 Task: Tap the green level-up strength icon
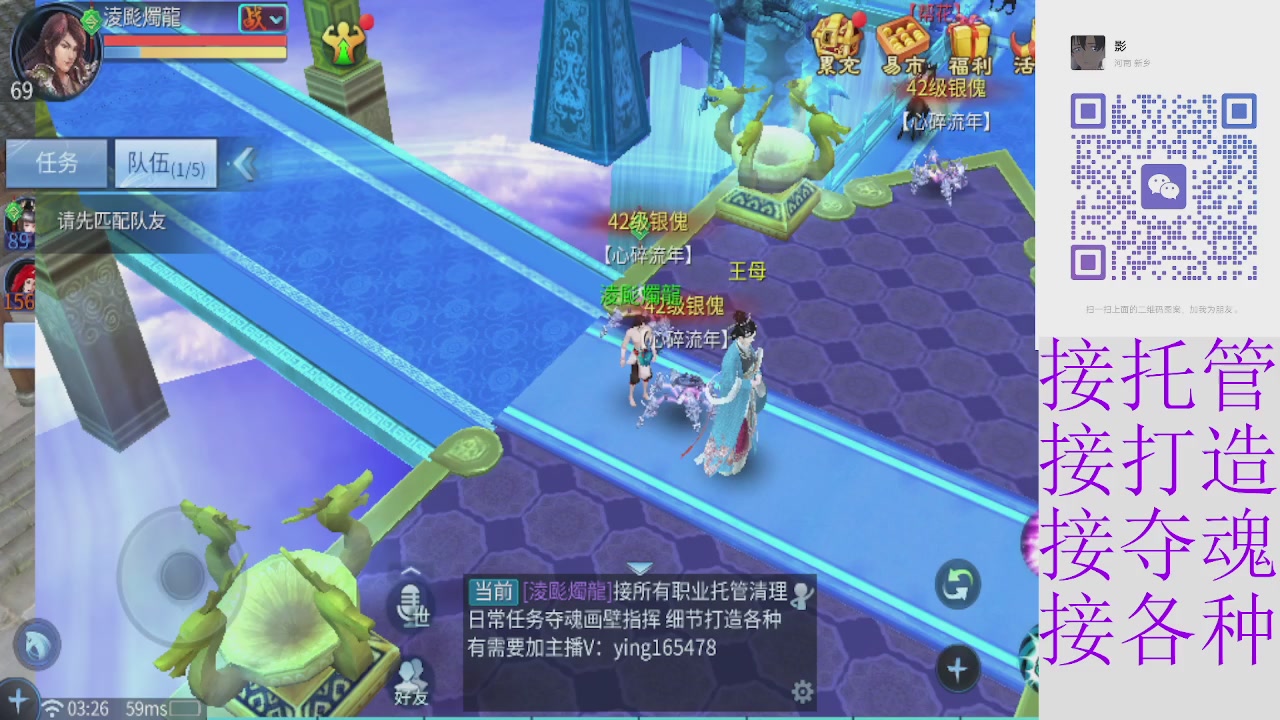point(344,42)
